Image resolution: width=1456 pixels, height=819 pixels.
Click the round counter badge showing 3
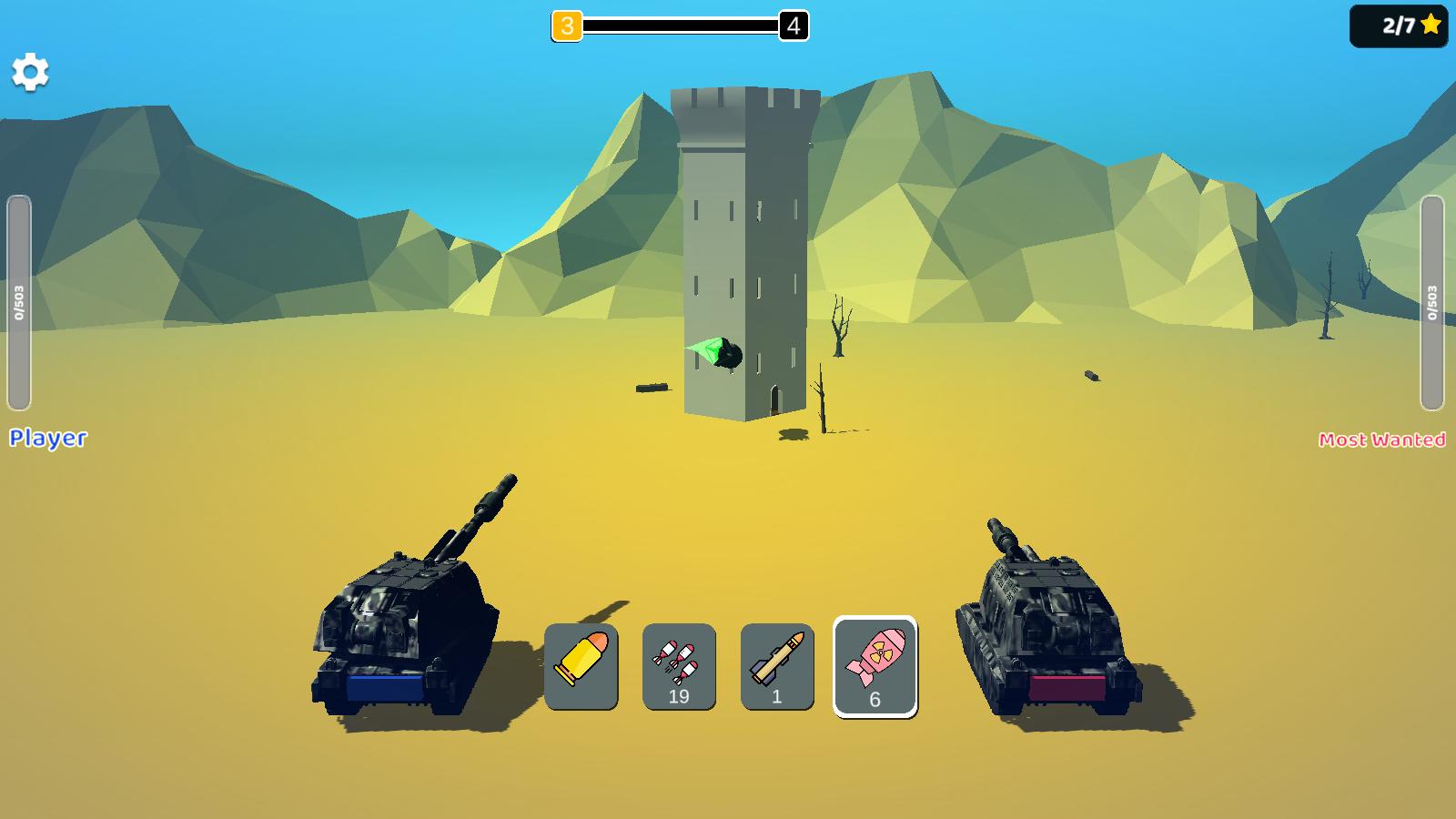click(x=567, y=26)
